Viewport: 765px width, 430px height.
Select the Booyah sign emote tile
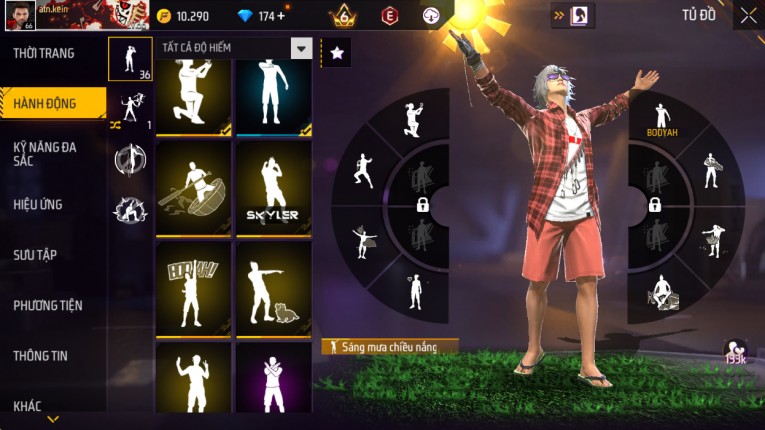(194, 288)
